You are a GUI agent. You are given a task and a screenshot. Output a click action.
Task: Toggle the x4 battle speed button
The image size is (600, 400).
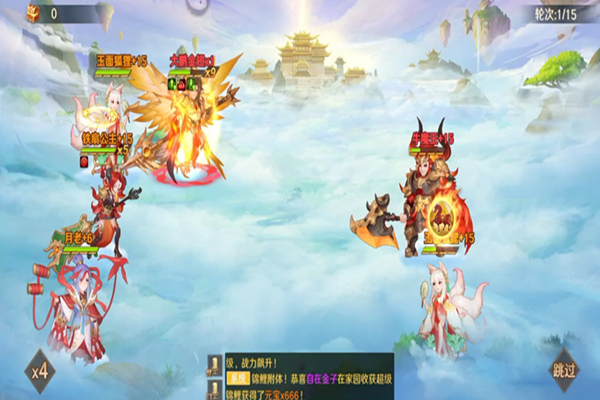(40, 371)
